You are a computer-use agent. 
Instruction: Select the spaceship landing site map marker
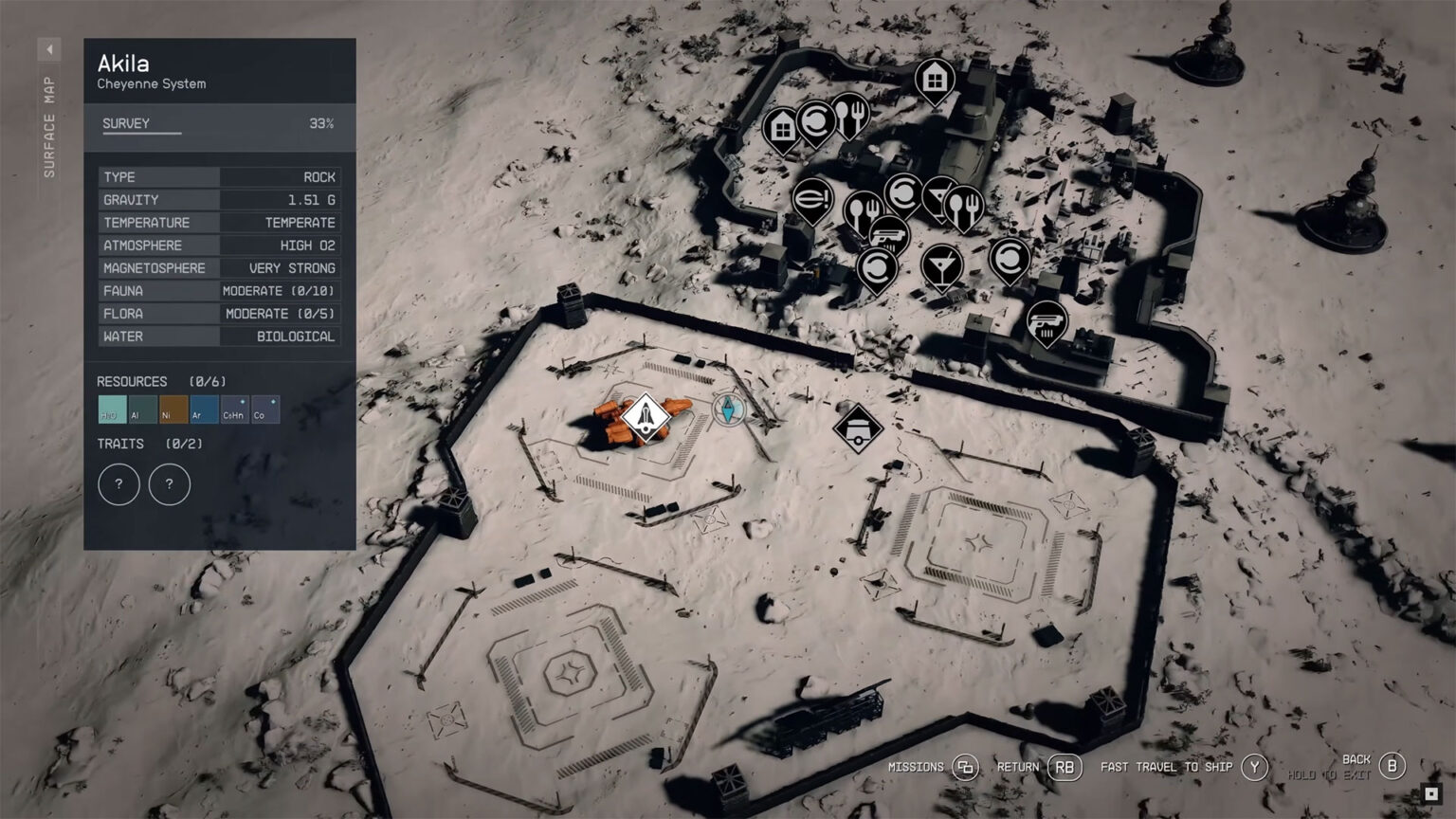point(645,418)
